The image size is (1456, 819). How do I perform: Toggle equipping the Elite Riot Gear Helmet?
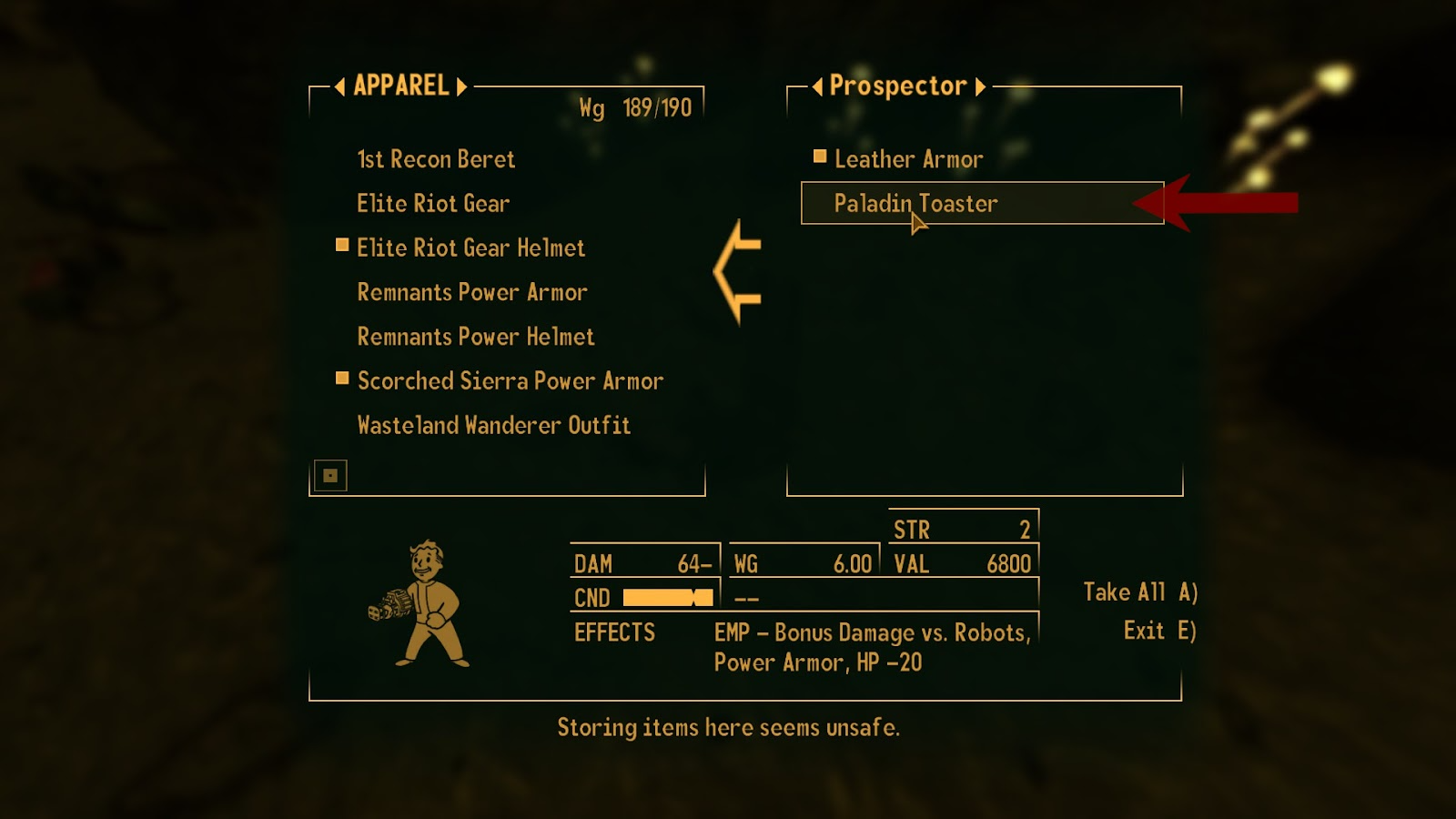pos(470,248)
